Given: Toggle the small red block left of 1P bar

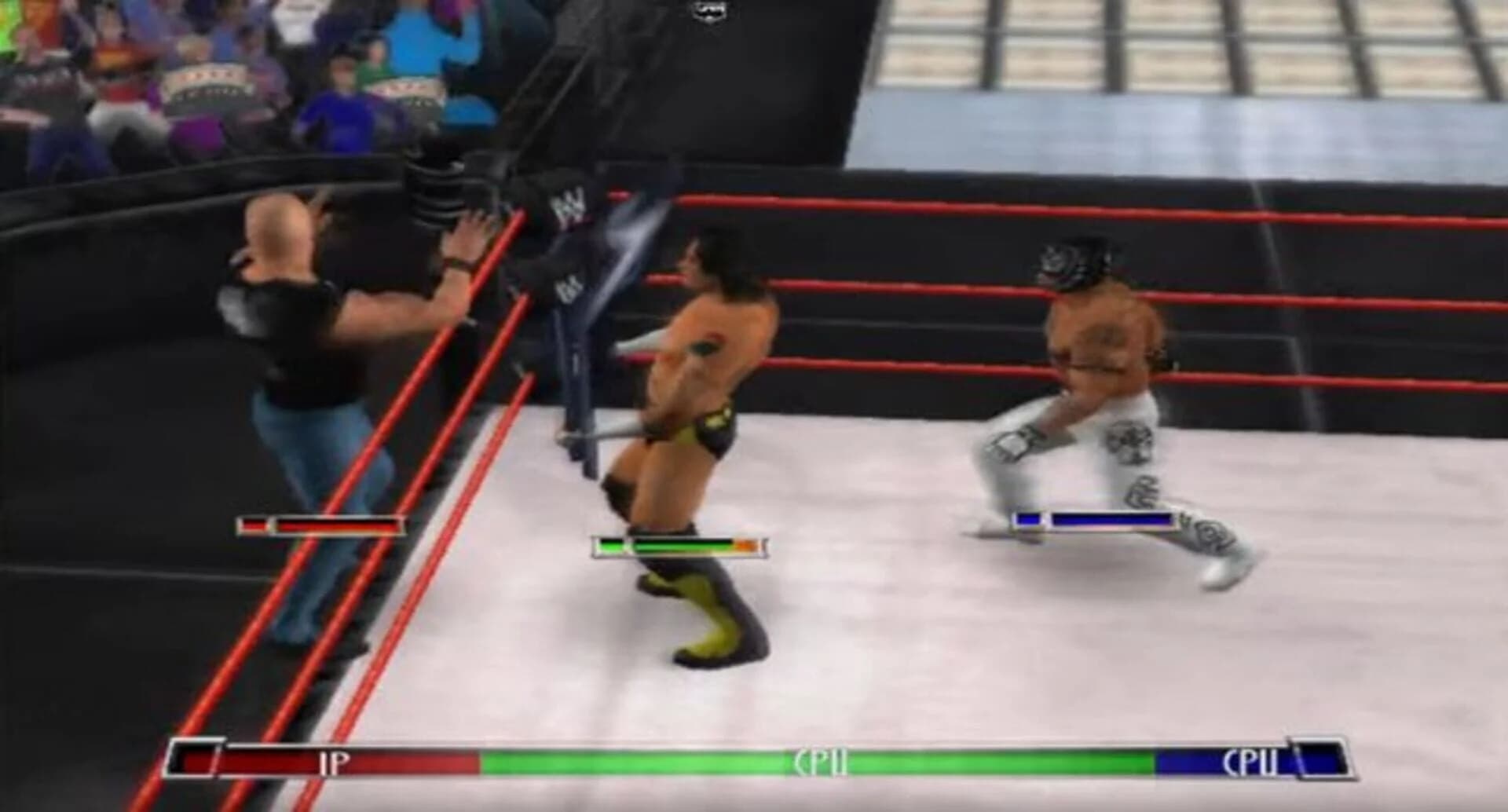Looking at the screenshot, I should 195,762.
